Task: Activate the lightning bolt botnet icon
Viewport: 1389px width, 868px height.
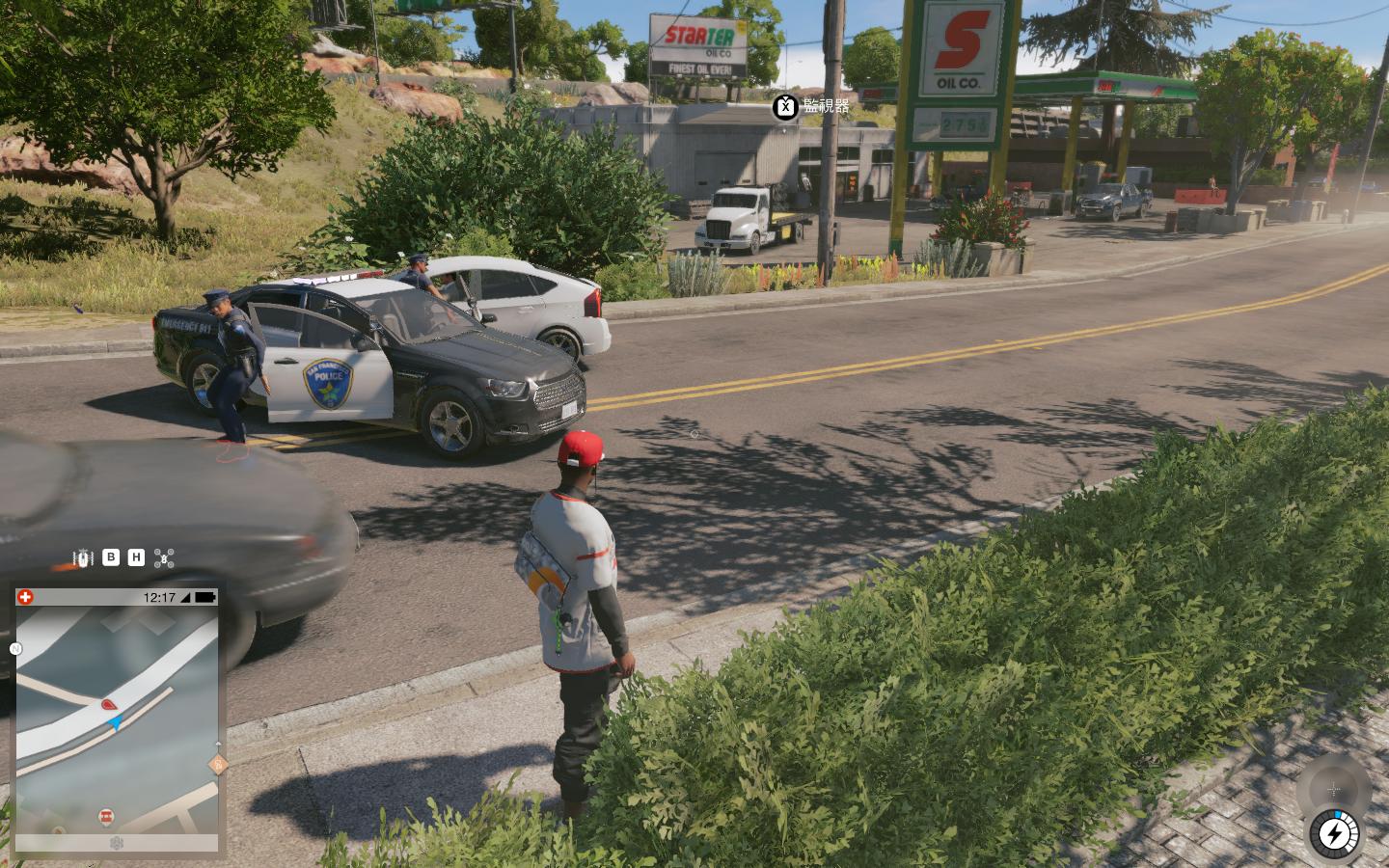Action: [1335, 832]
